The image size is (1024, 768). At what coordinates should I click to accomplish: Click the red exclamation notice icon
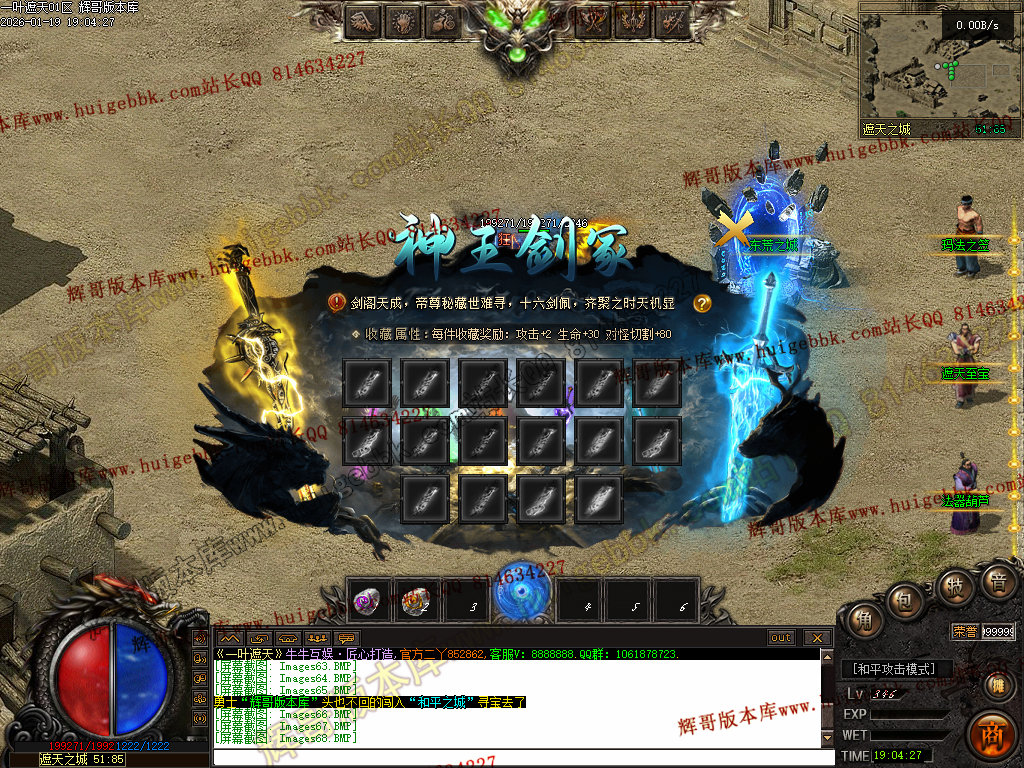[338, 302]
